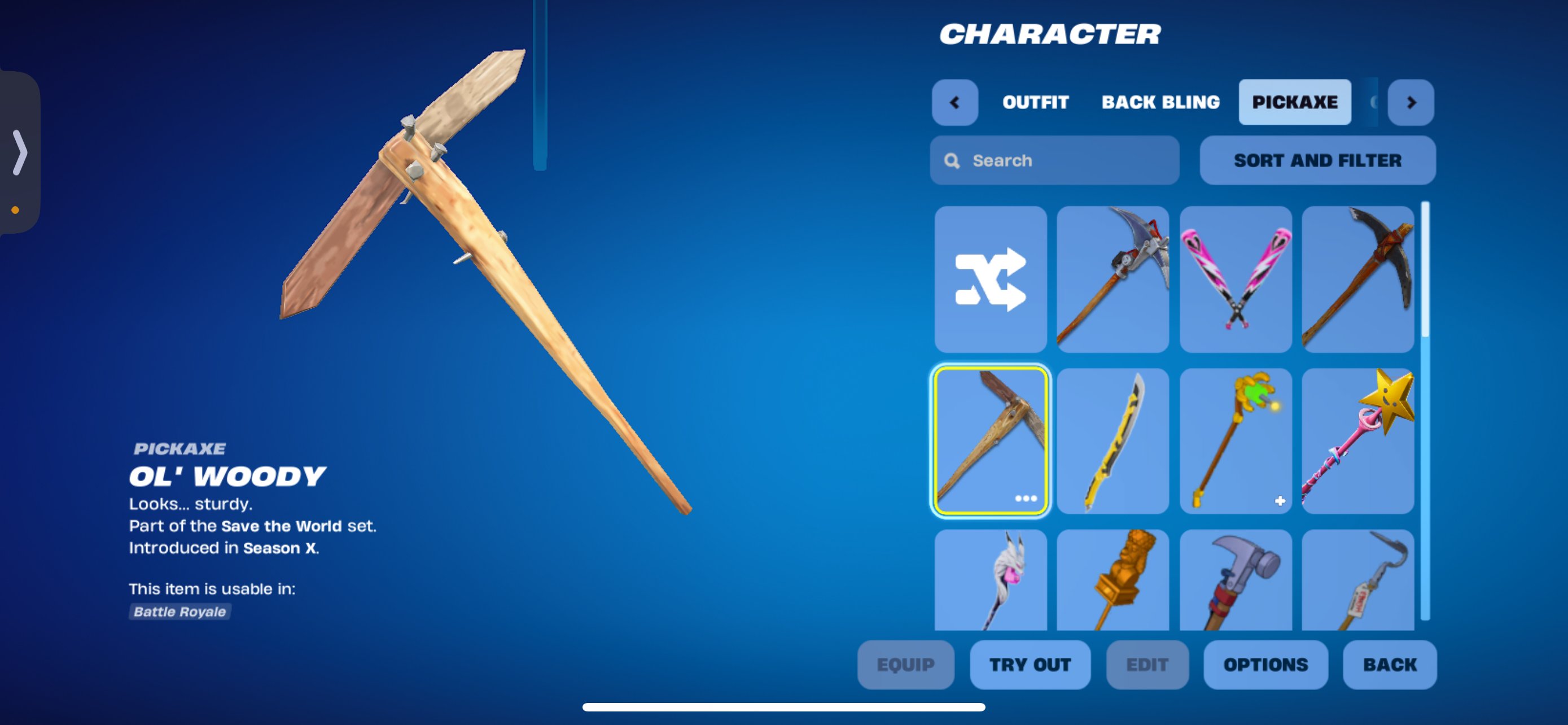Screen dimensions: 1568x725
Task: Select the gray scythe pickaxe beside shuffle
Action: (1113, 280)
